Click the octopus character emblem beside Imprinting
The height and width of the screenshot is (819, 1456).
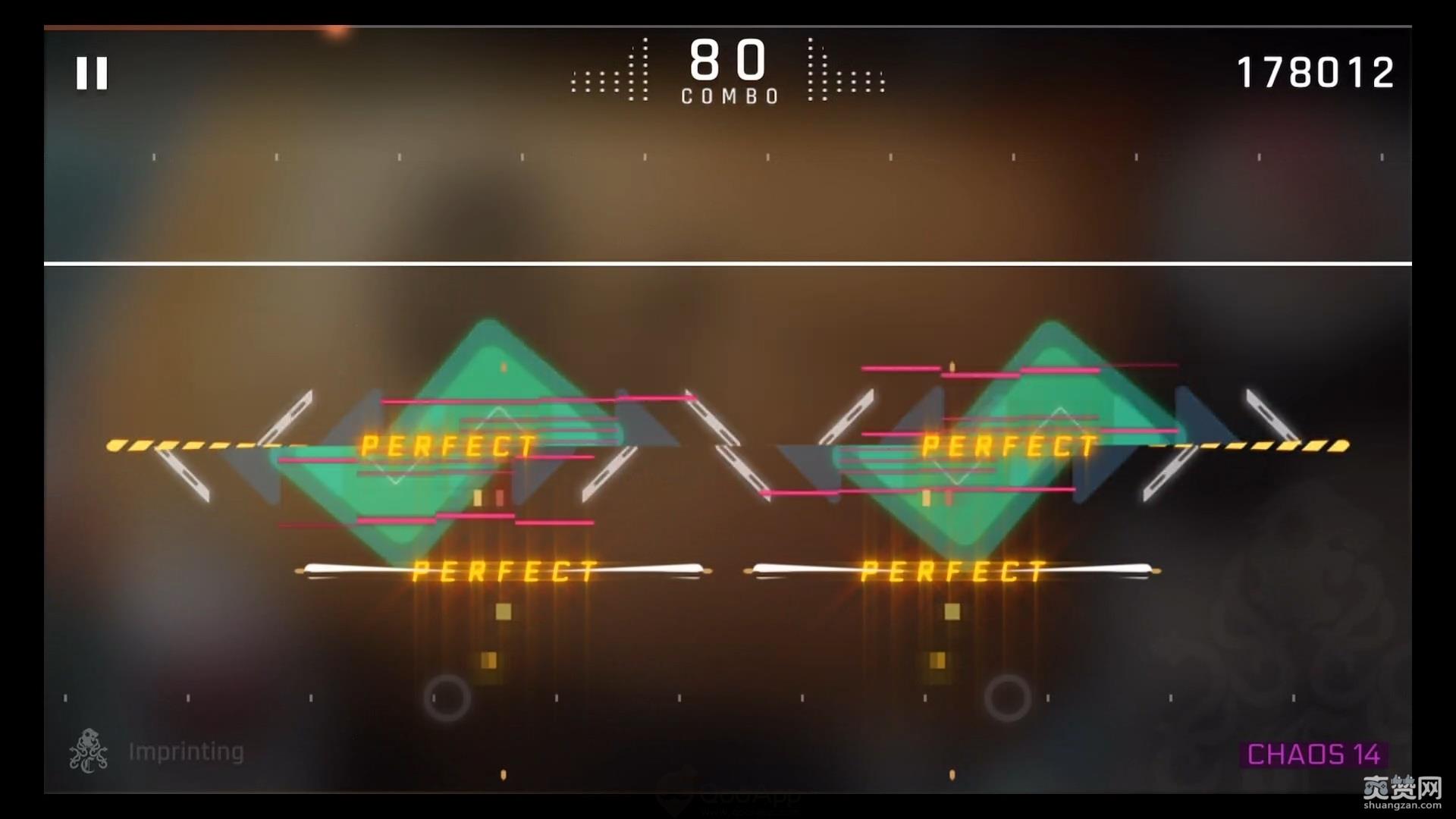tap(87, 751)
